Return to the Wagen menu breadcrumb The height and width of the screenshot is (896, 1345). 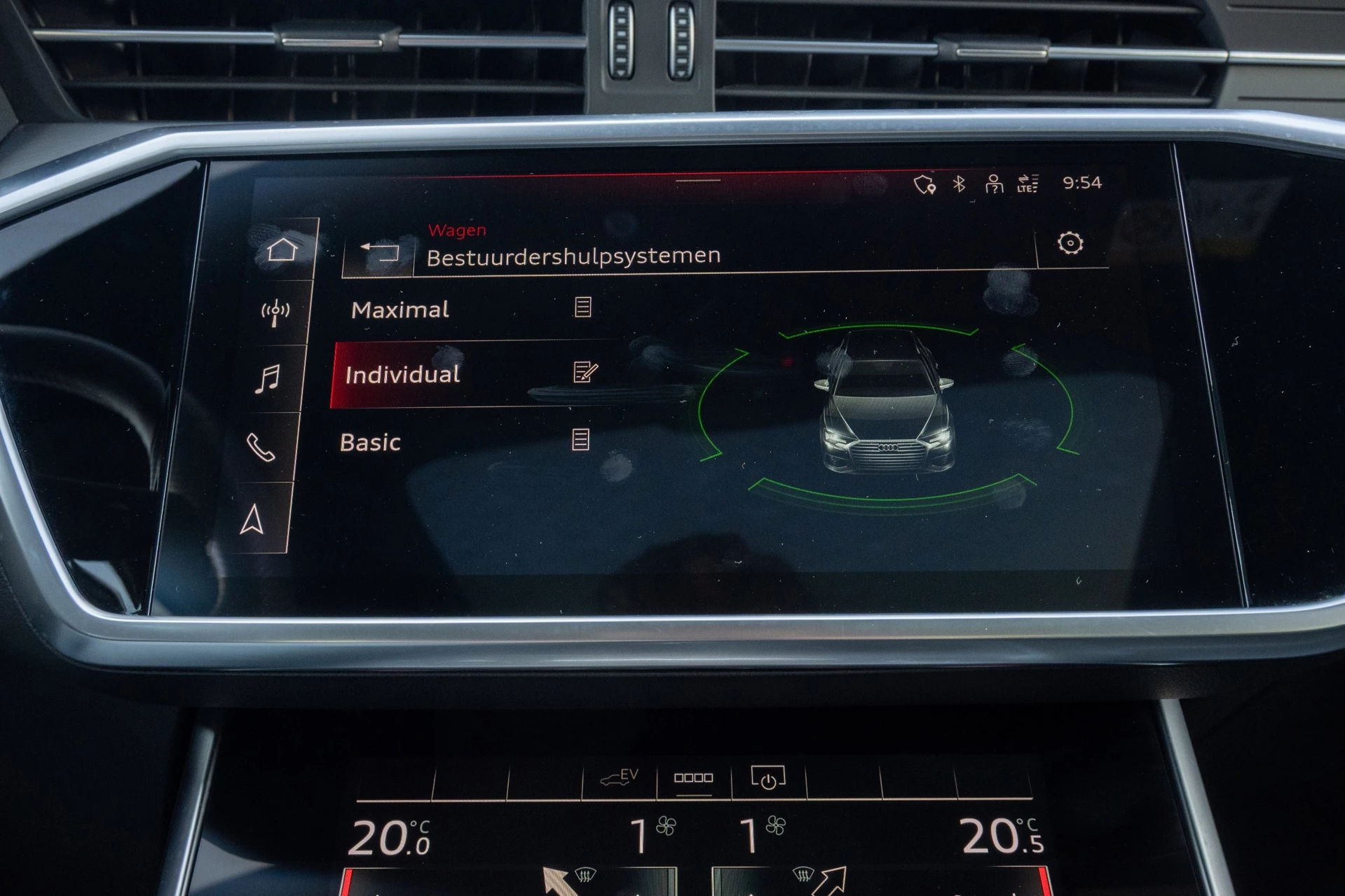pyautogui.click(x=456, y=229)
